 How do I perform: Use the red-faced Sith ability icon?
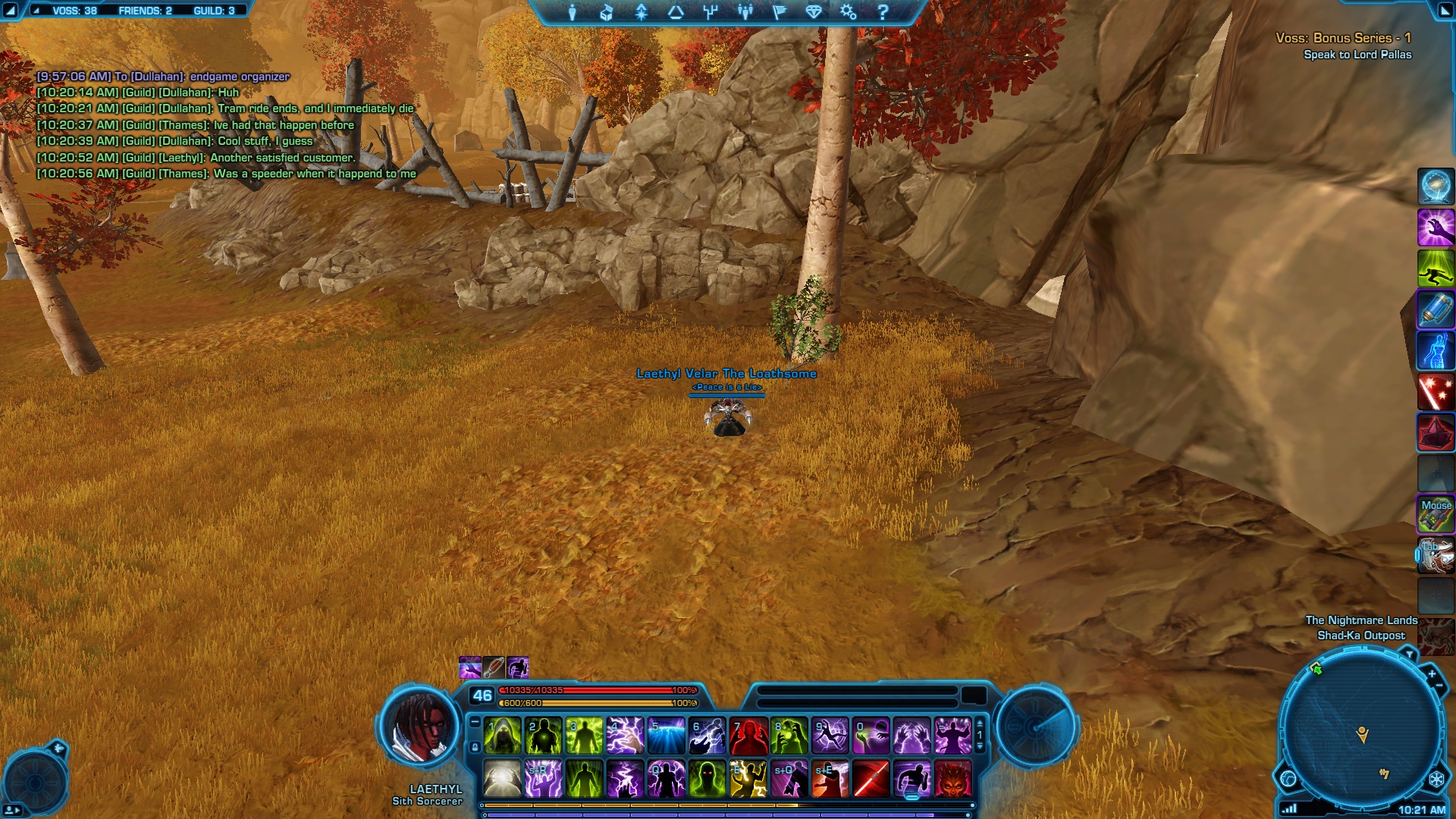953,779
